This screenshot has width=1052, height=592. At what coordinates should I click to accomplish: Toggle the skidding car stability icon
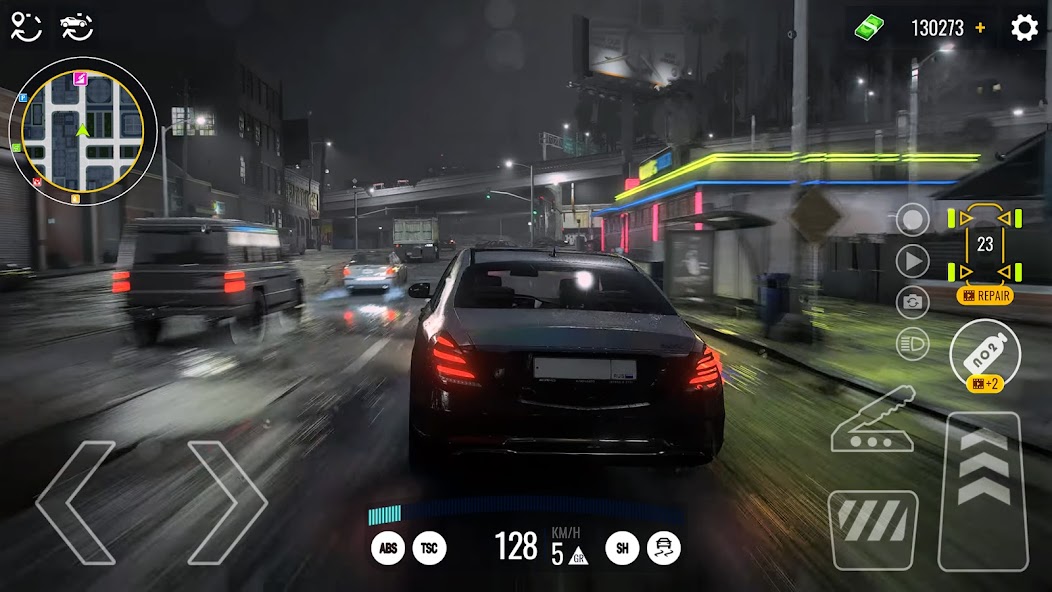coord(664,547)
